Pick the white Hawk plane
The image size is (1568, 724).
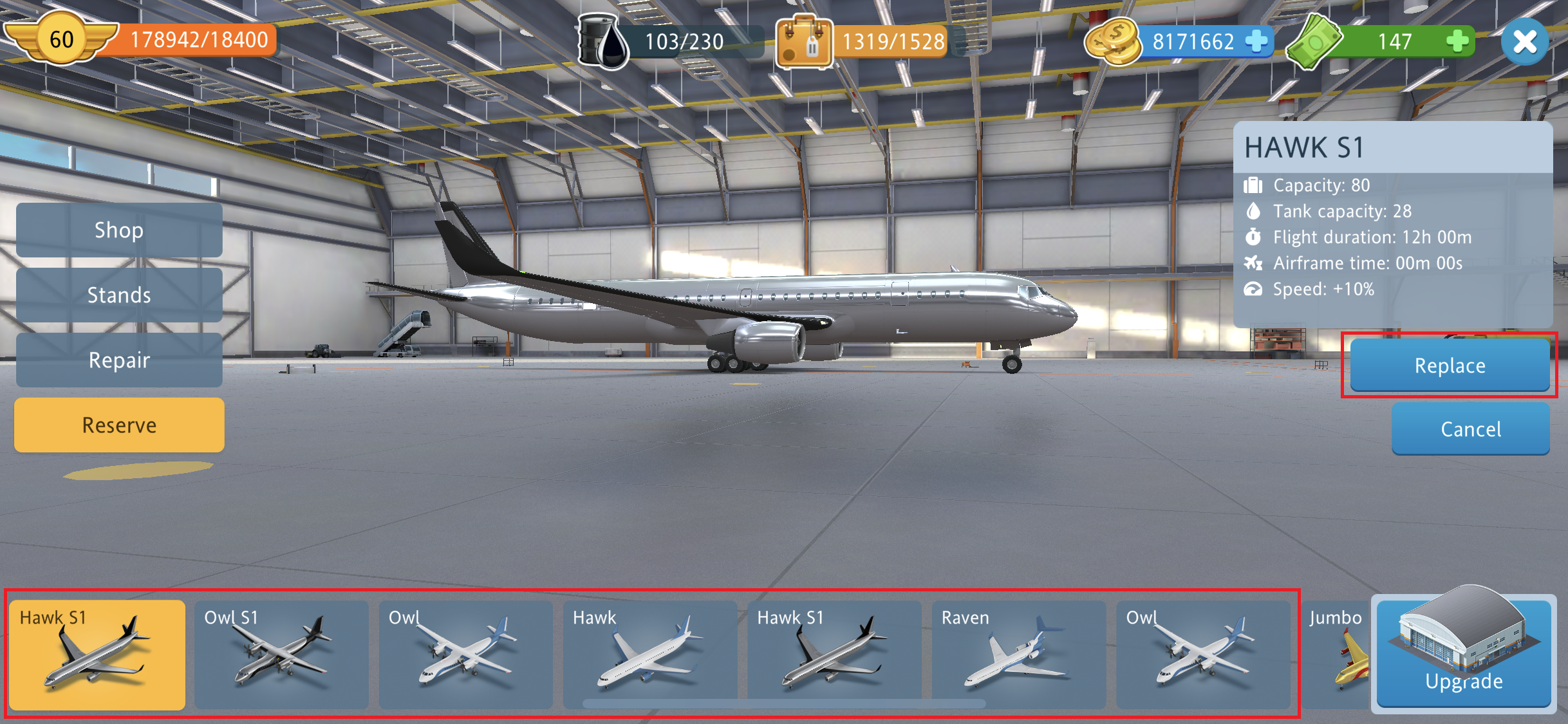click(649, 654)
